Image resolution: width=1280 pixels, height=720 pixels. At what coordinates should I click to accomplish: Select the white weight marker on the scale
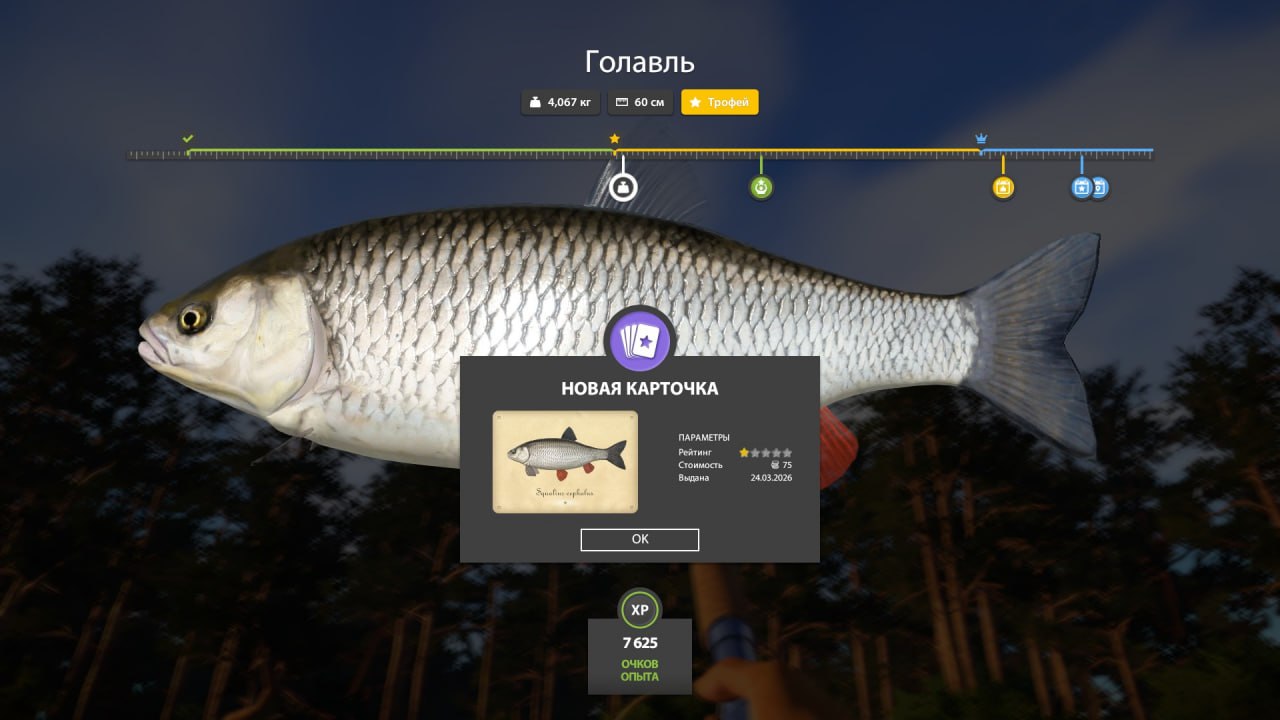[623, 187]
